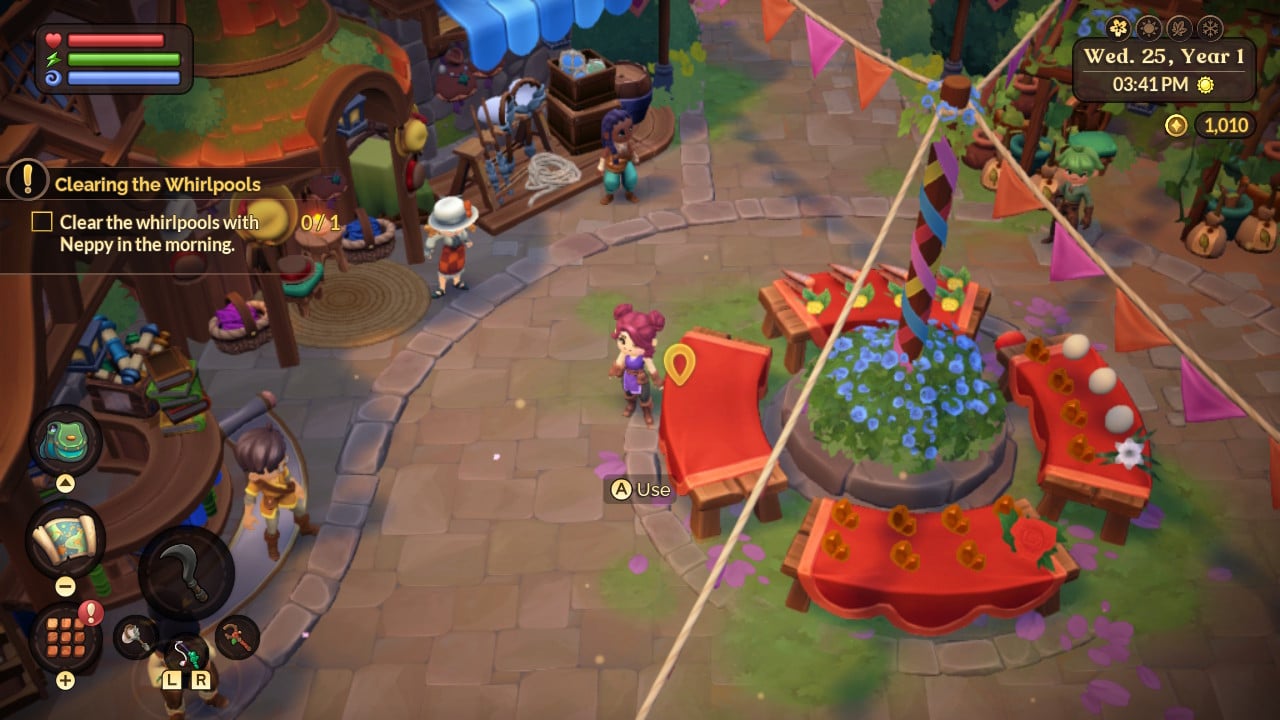Select the watering can tool icon
The height and width of the screenshot is (720, 1280).
tap(135, 636)
